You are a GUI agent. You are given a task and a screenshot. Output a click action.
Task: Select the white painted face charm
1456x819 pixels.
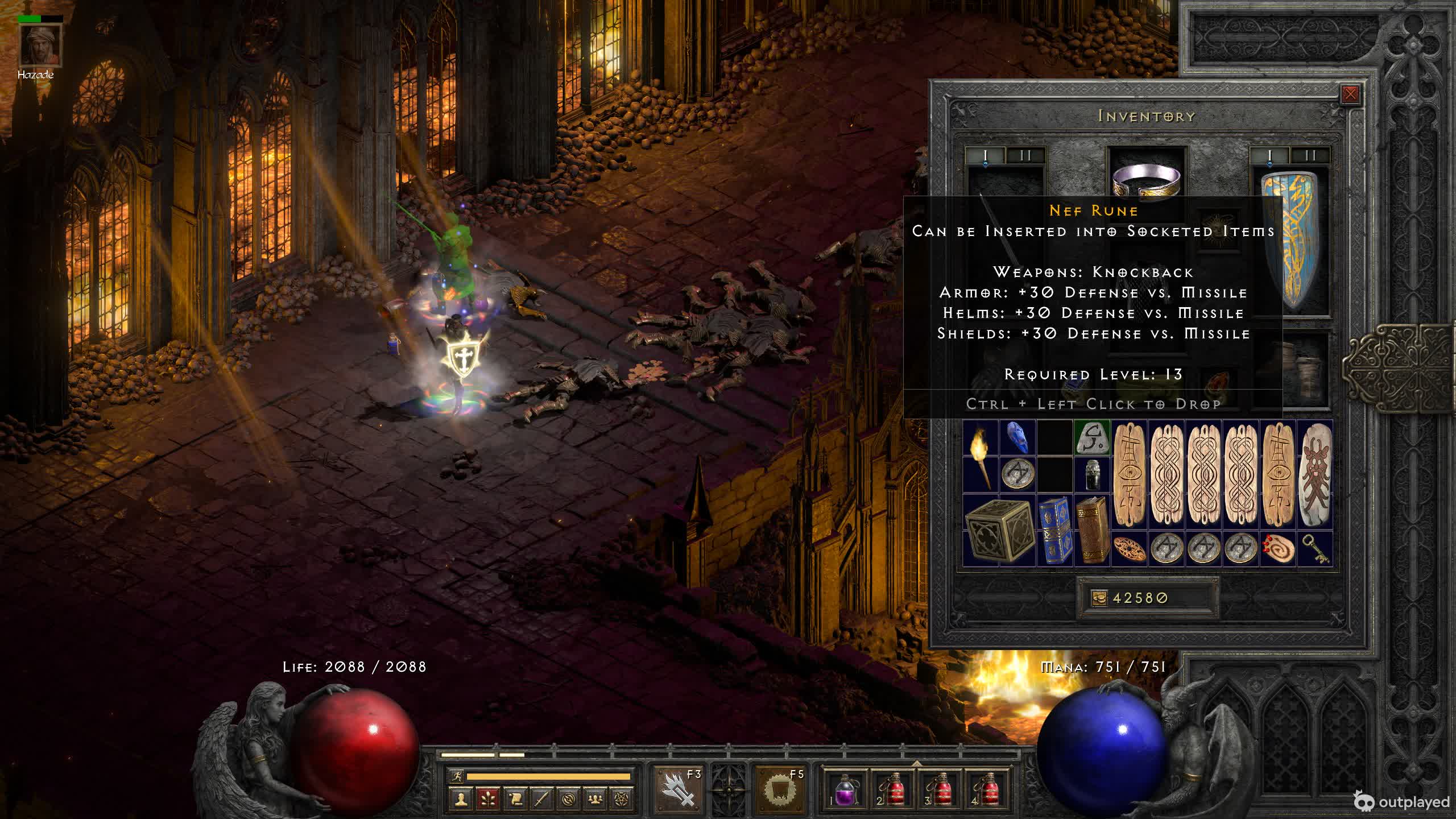(1315, 475)
